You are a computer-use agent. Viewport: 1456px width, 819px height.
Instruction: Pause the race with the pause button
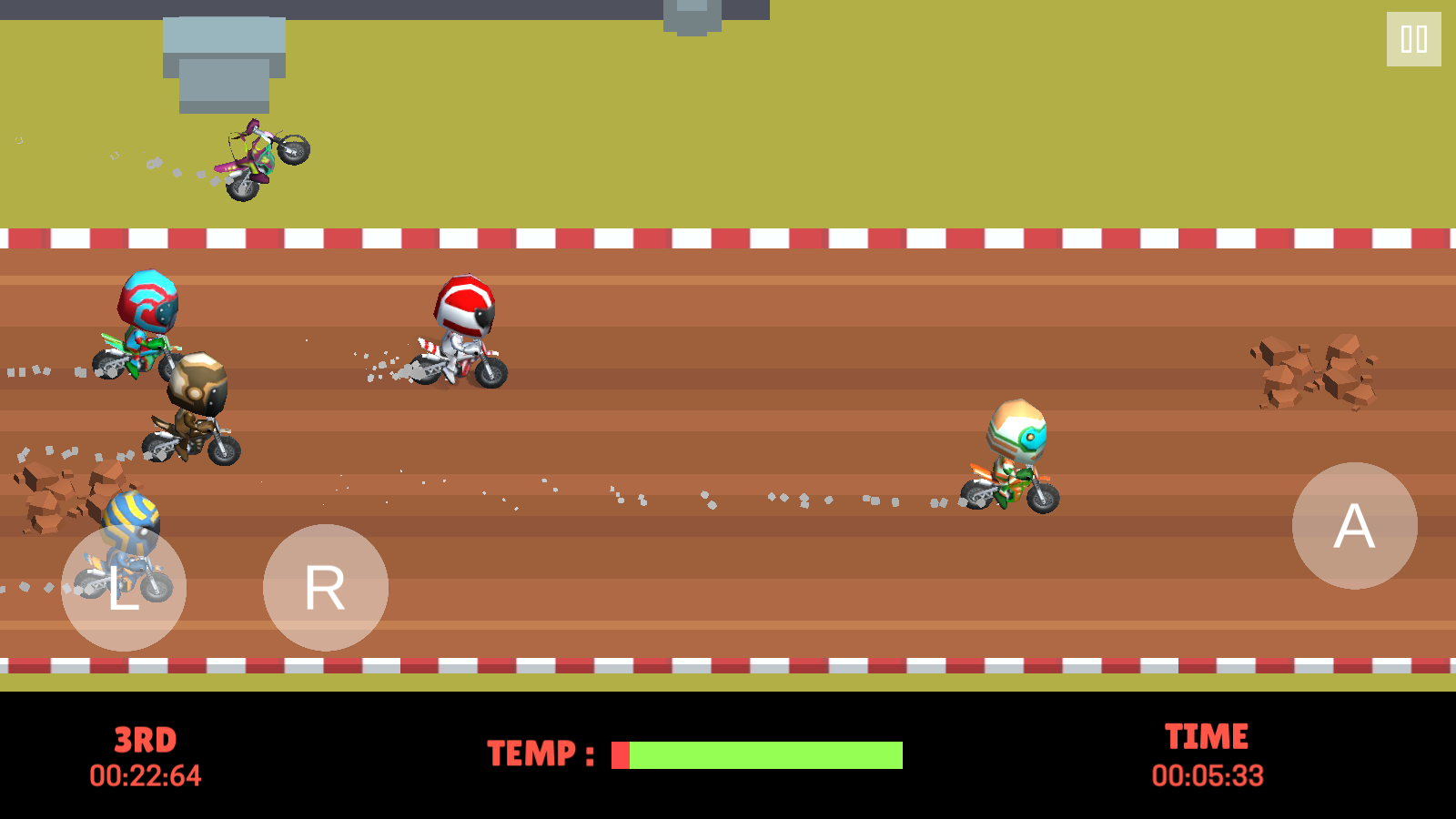[1413, 39]
